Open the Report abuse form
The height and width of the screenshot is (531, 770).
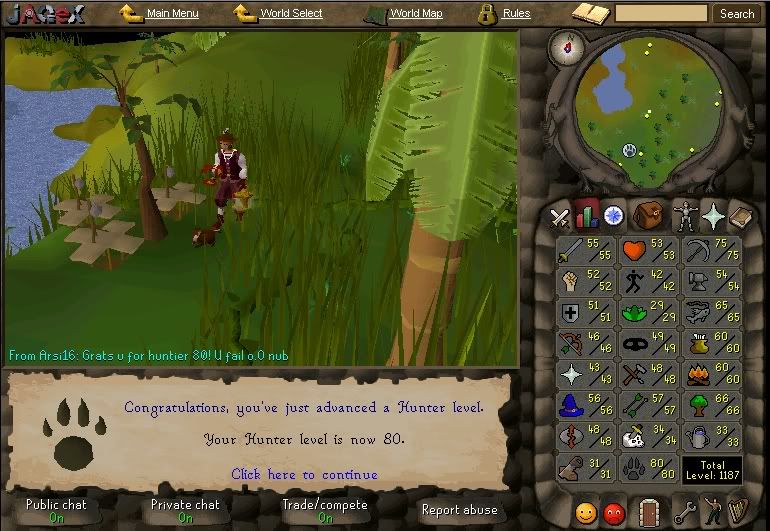pos(458,510)
